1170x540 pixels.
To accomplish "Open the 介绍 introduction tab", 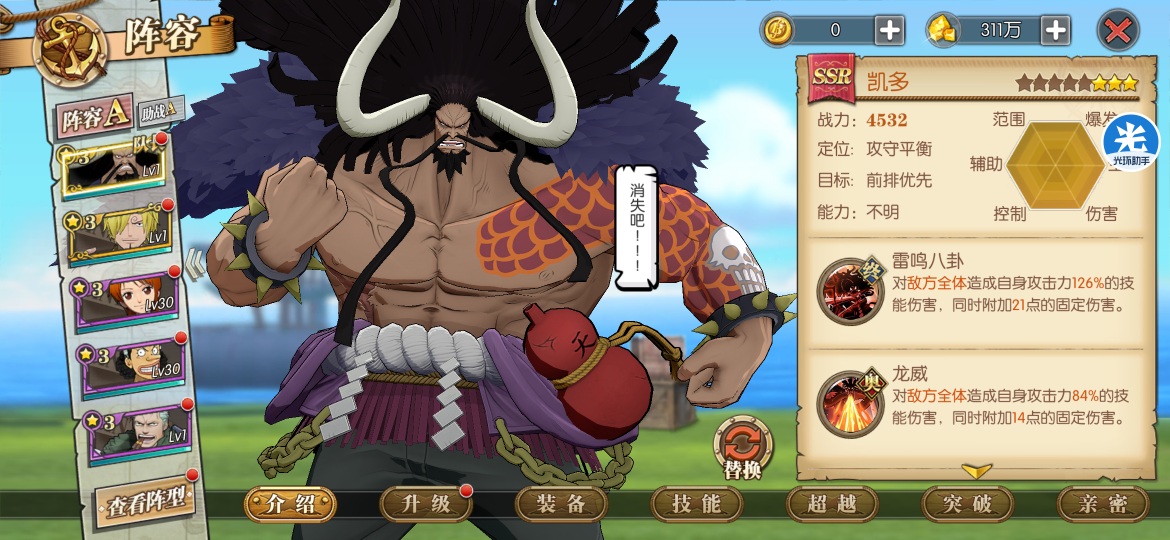I will click(x=290, y=504).
